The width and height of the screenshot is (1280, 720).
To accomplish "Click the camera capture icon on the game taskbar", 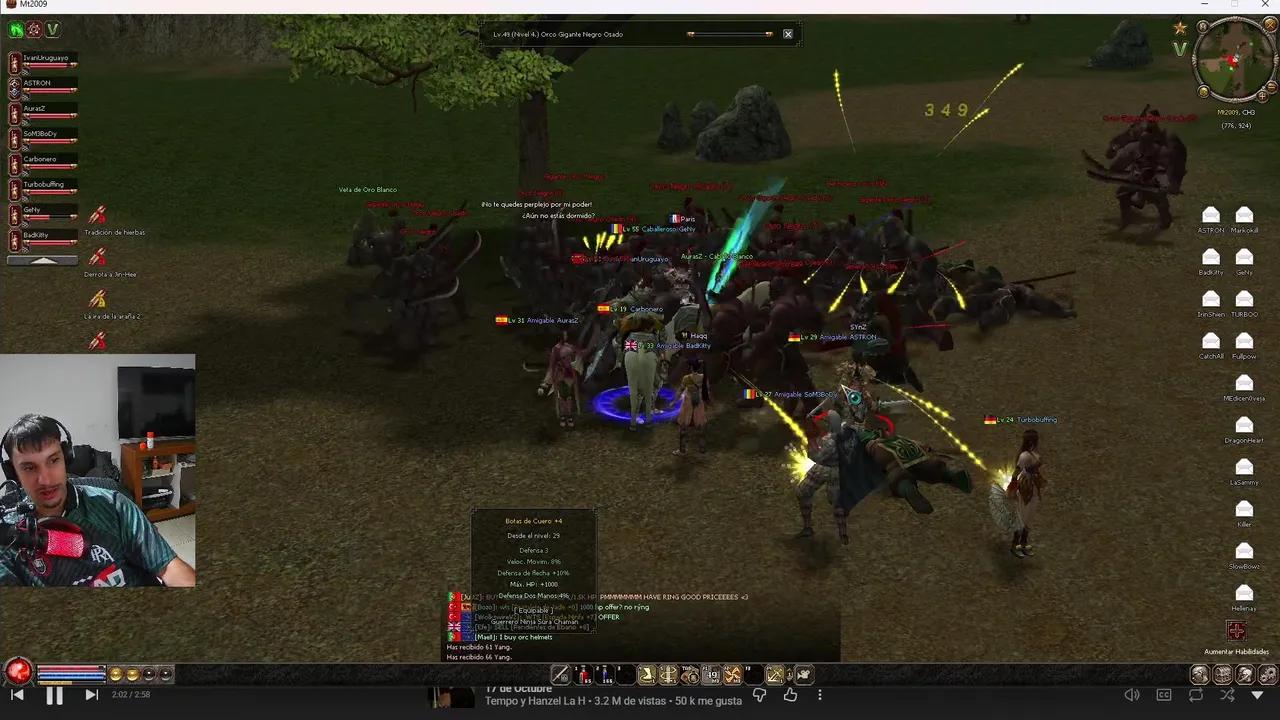I will tap(803, 675).
